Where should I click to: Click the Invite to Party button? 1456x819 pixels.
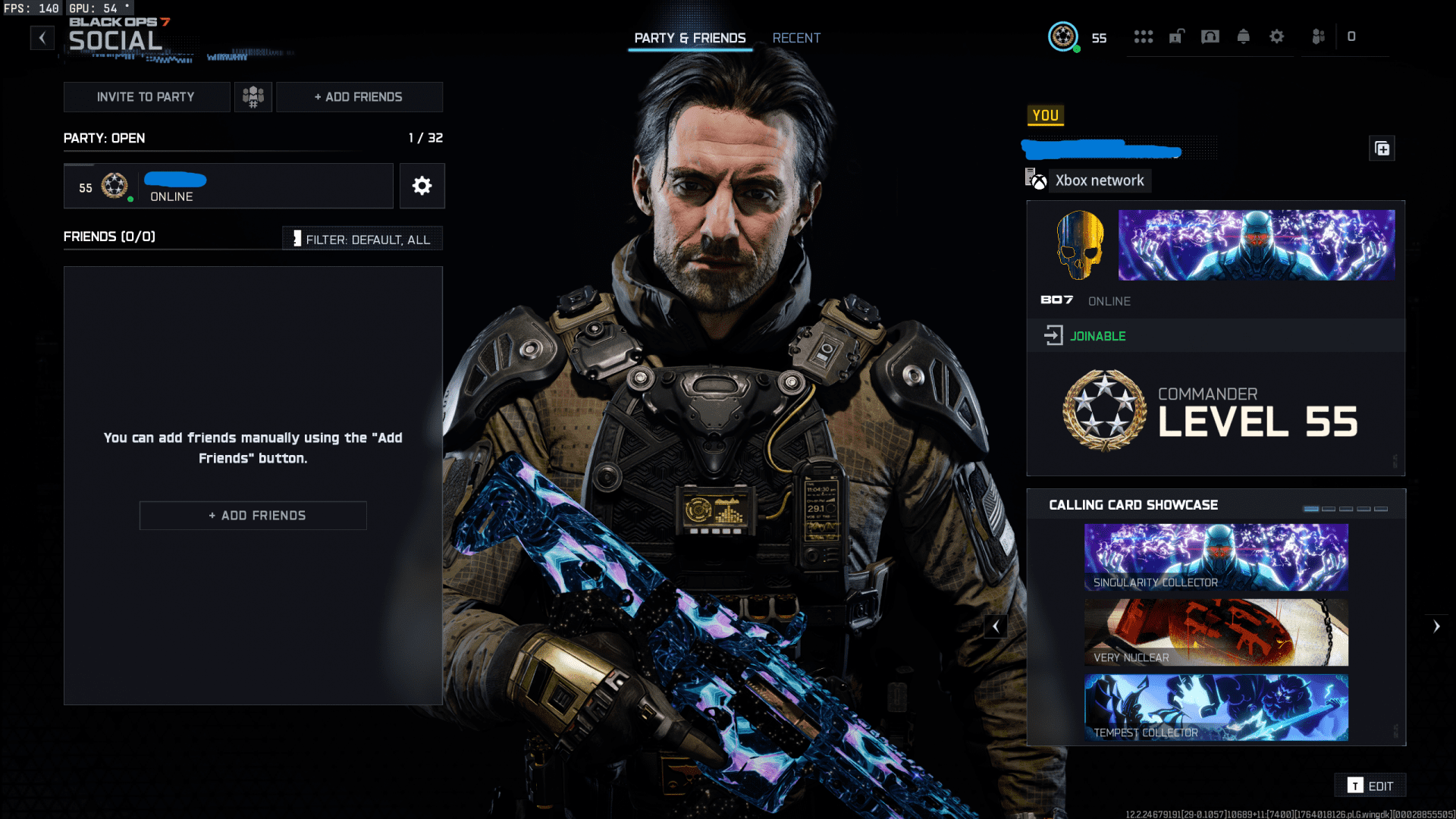click(146, 97)
